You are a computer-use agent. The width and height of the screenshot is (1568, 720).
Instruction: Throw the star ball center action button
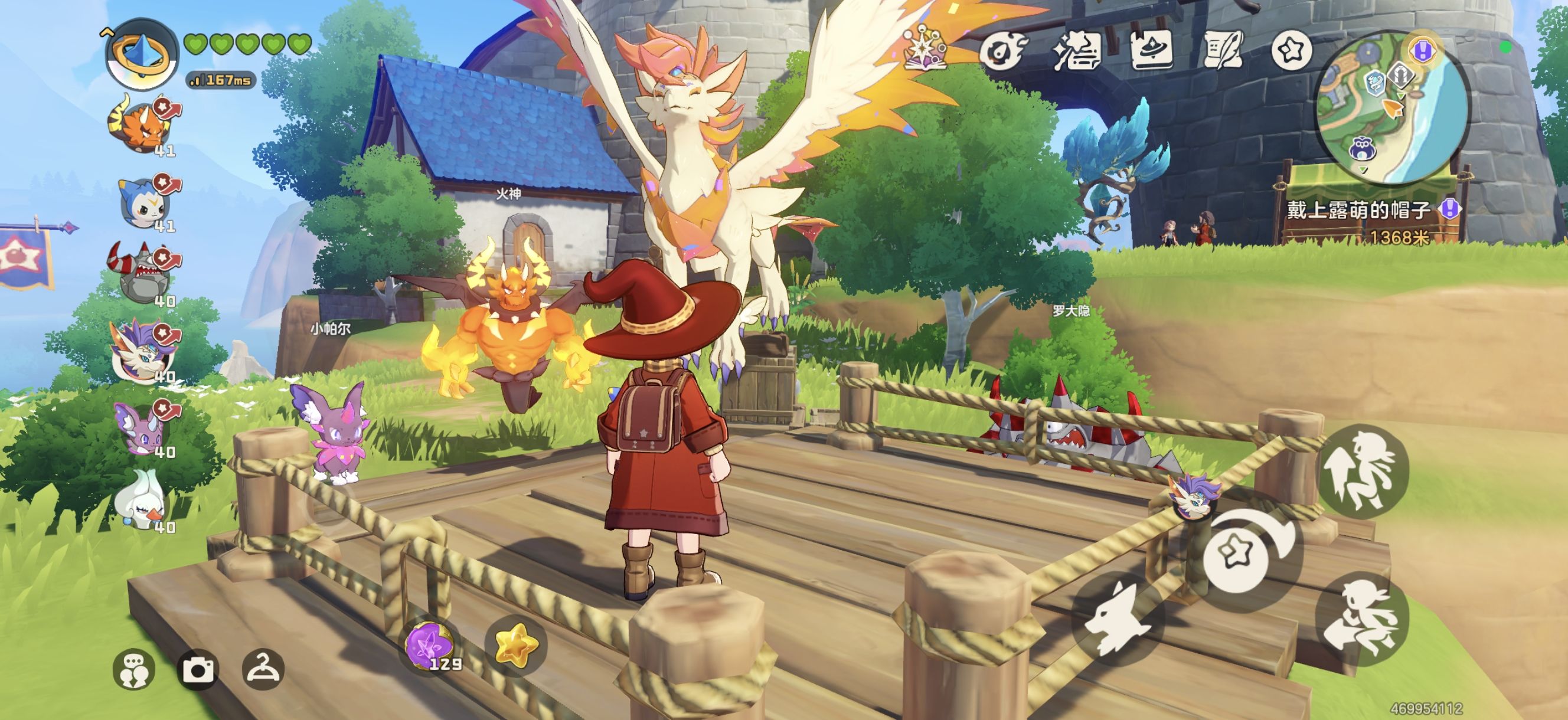click(x=1237, y=555)
